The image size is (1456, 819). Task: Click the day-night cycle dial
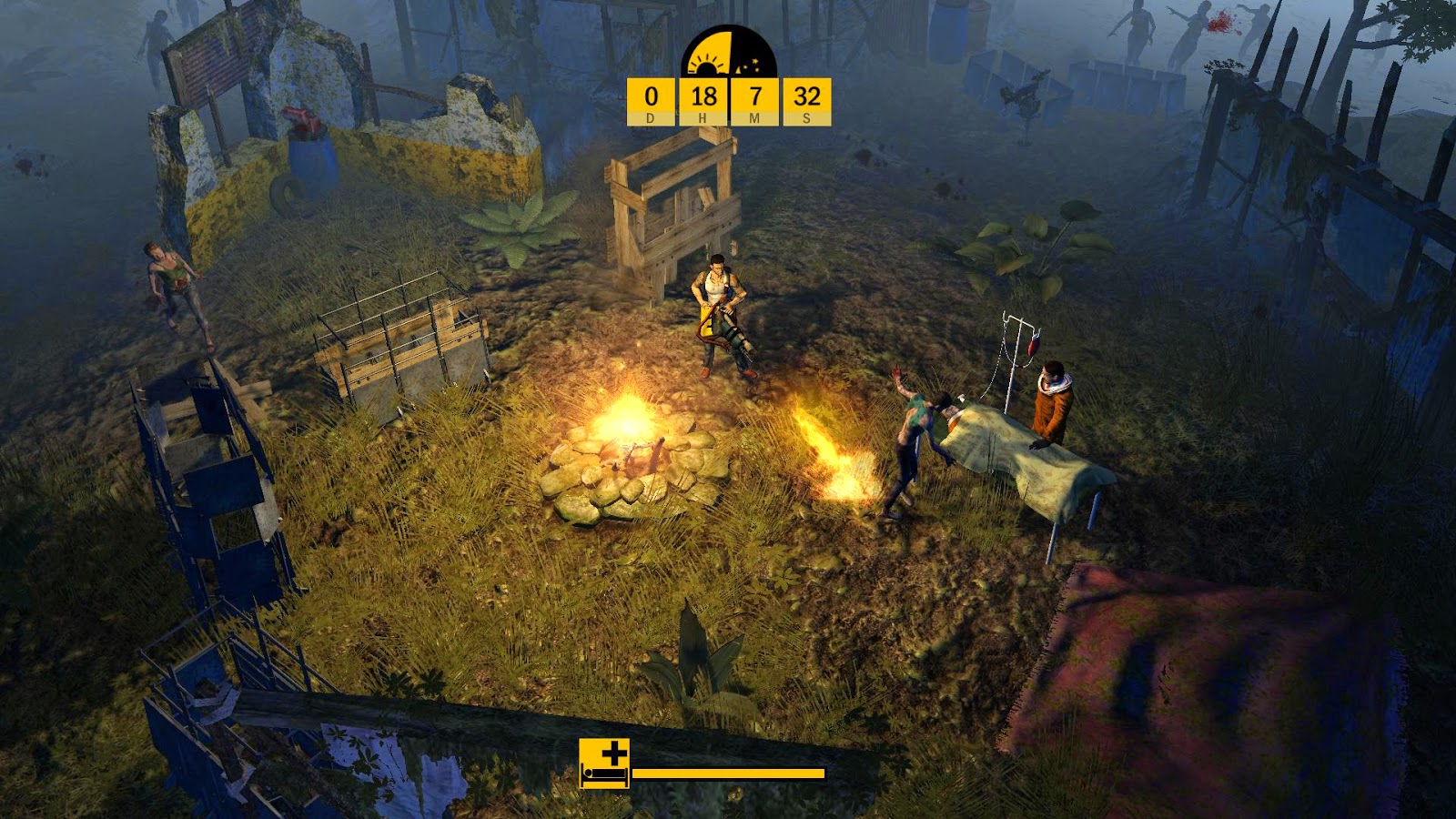pos(729,54)
